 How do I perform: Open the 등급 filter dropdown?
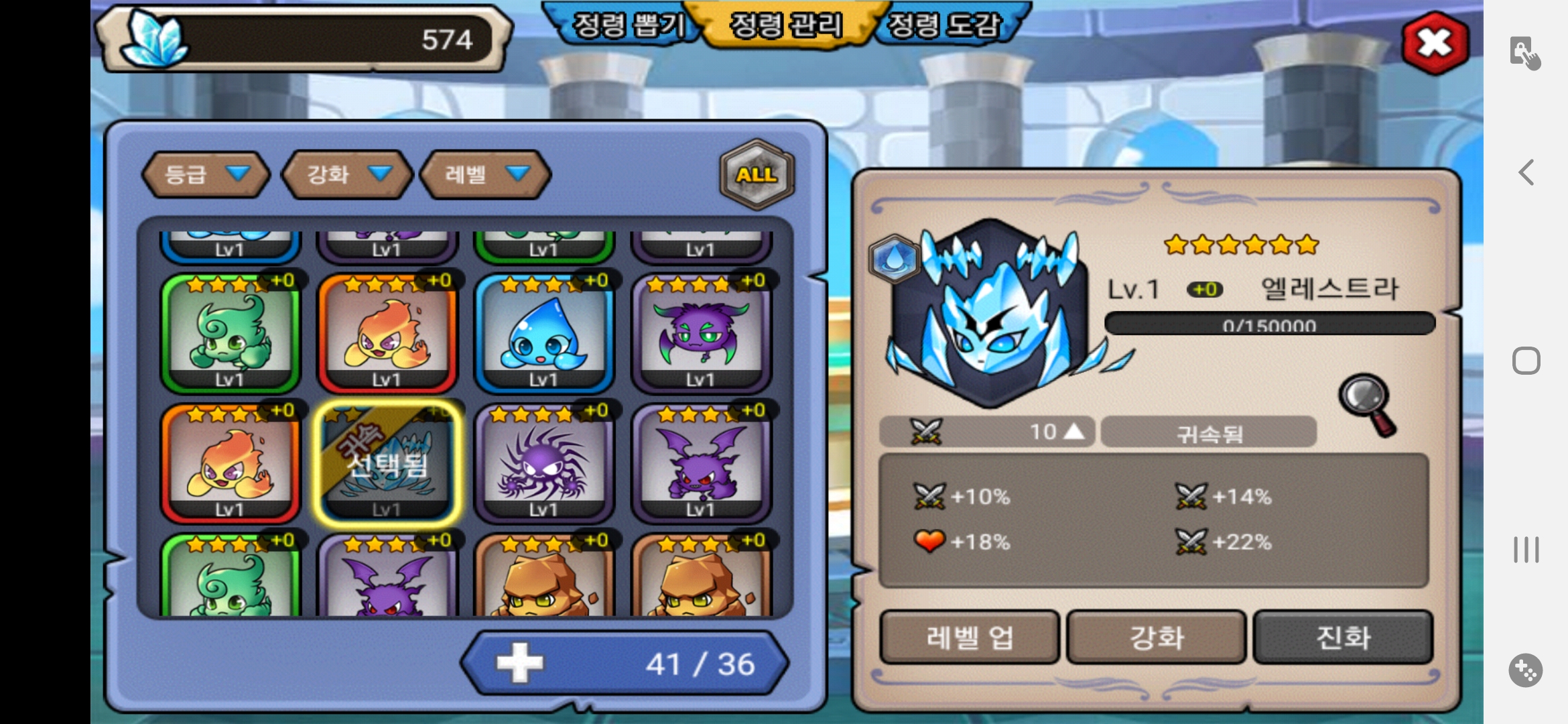[205, 174]
